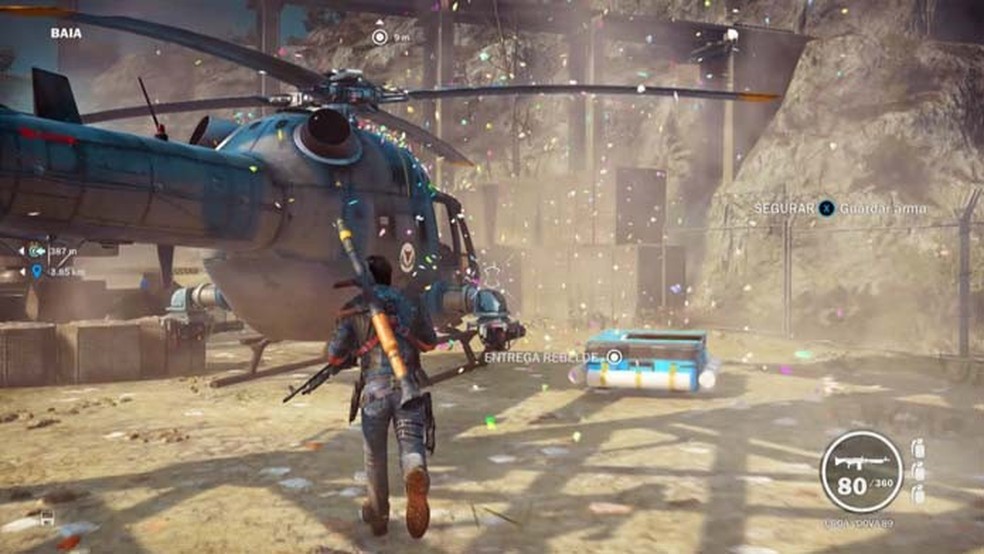Screen dimensions: 984x554
Task: Click the top grenade icon
Action: pos(918,449)
